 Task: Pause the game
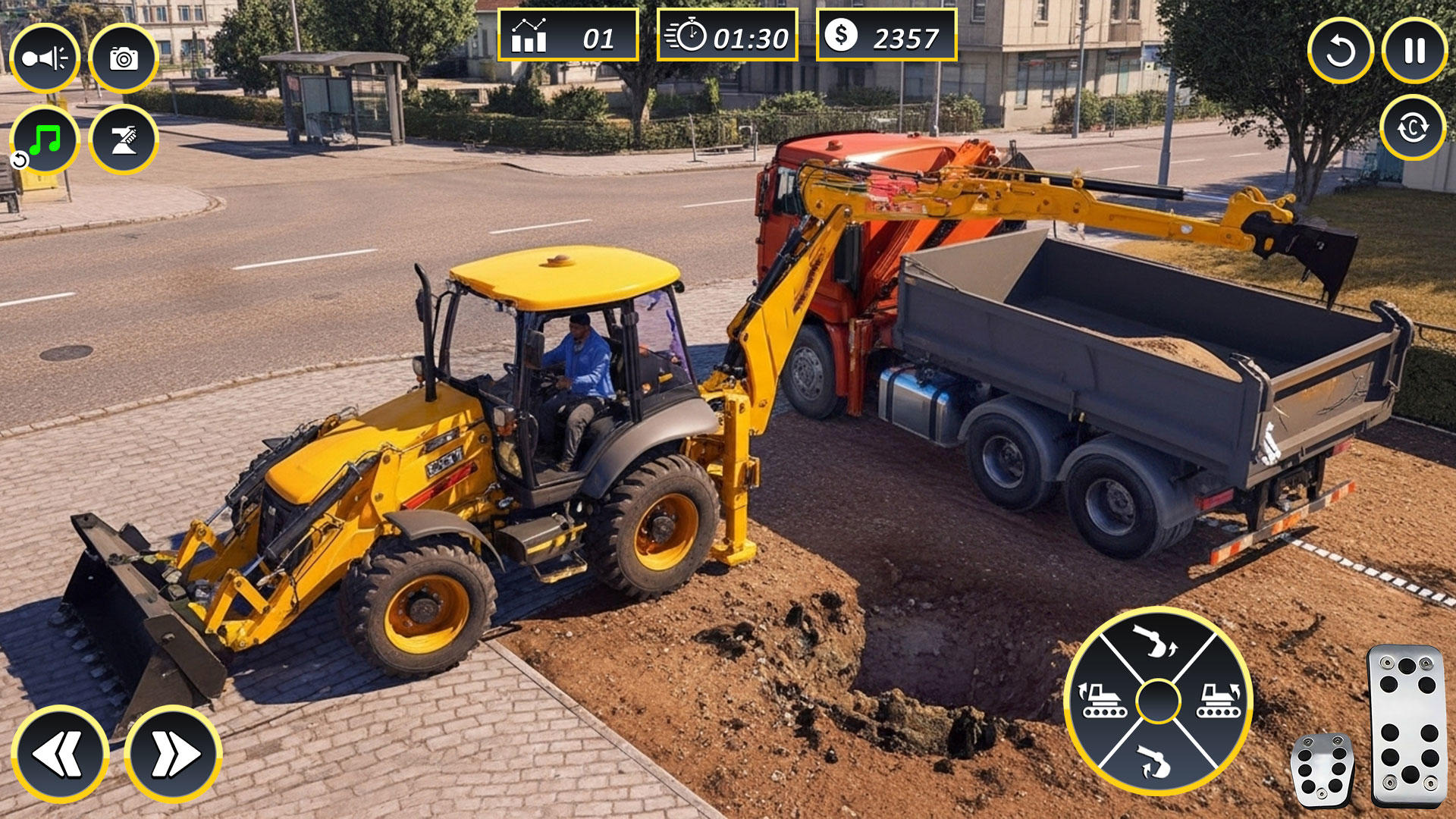(1414, 51)
